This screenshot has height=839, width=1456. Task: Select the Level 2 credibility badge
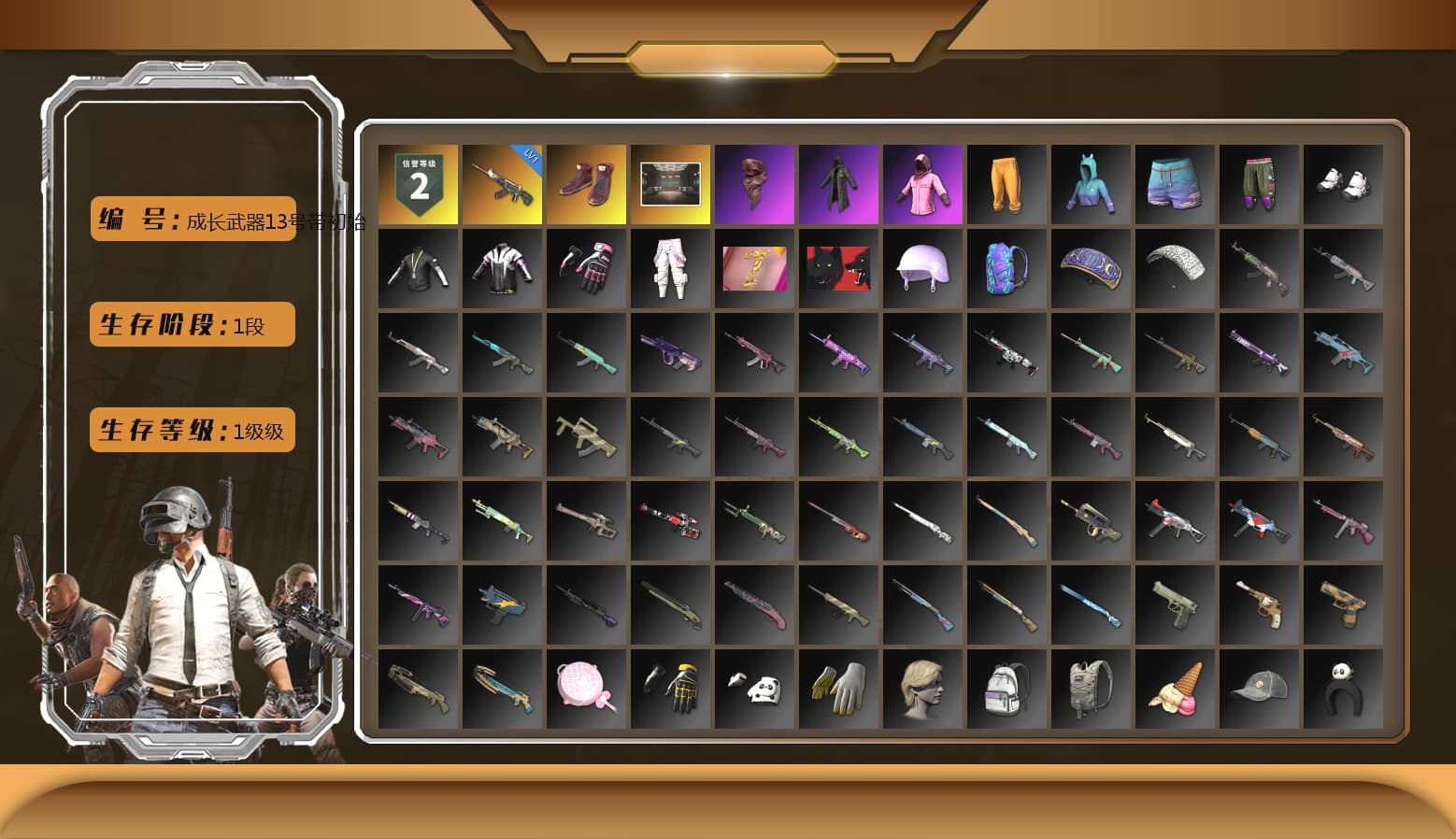(x=419, y=184)
